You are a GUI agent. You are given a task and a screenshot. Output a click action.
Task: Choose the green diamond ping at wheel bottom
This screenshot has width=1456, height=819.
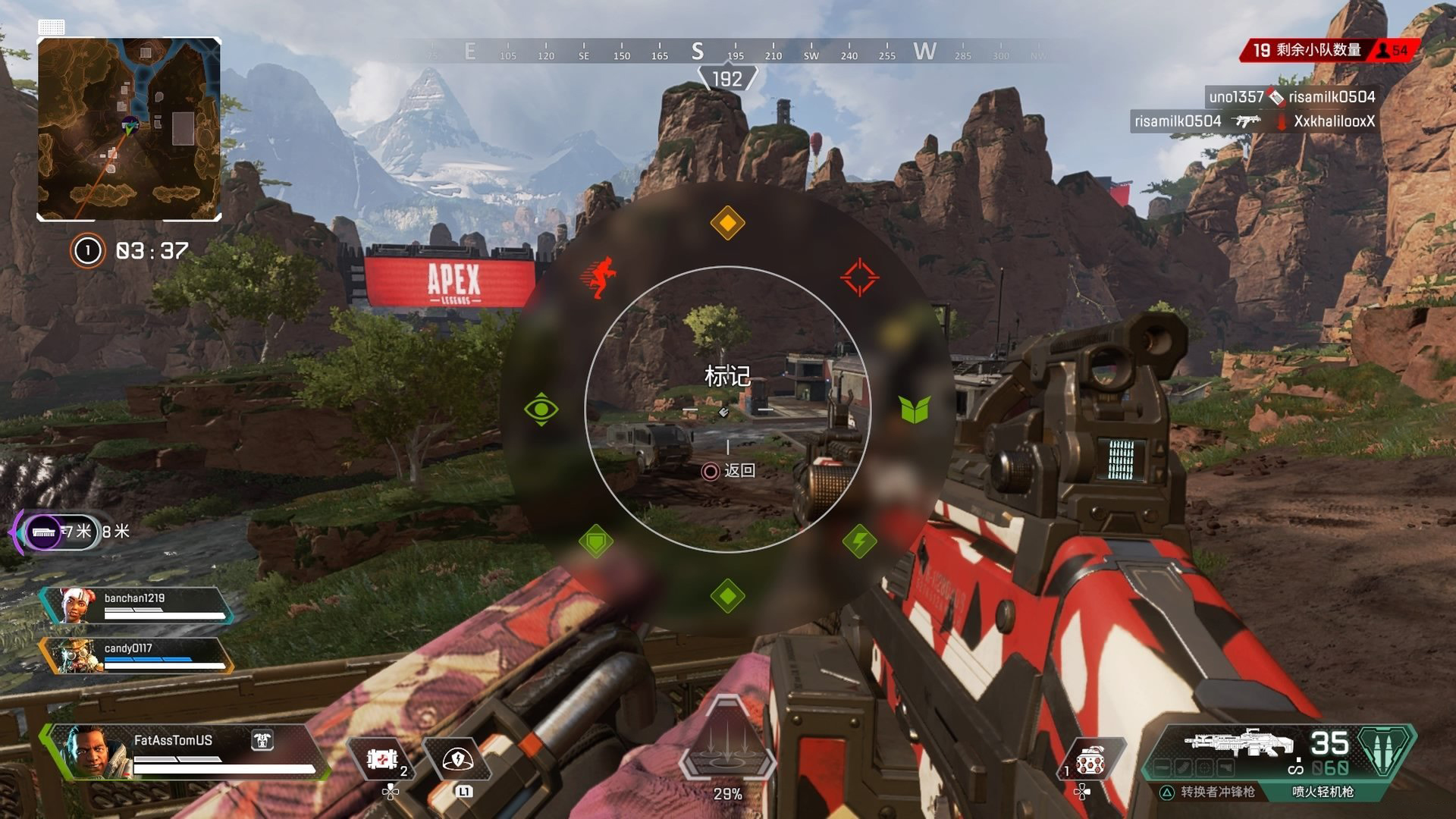coord(727,596)
